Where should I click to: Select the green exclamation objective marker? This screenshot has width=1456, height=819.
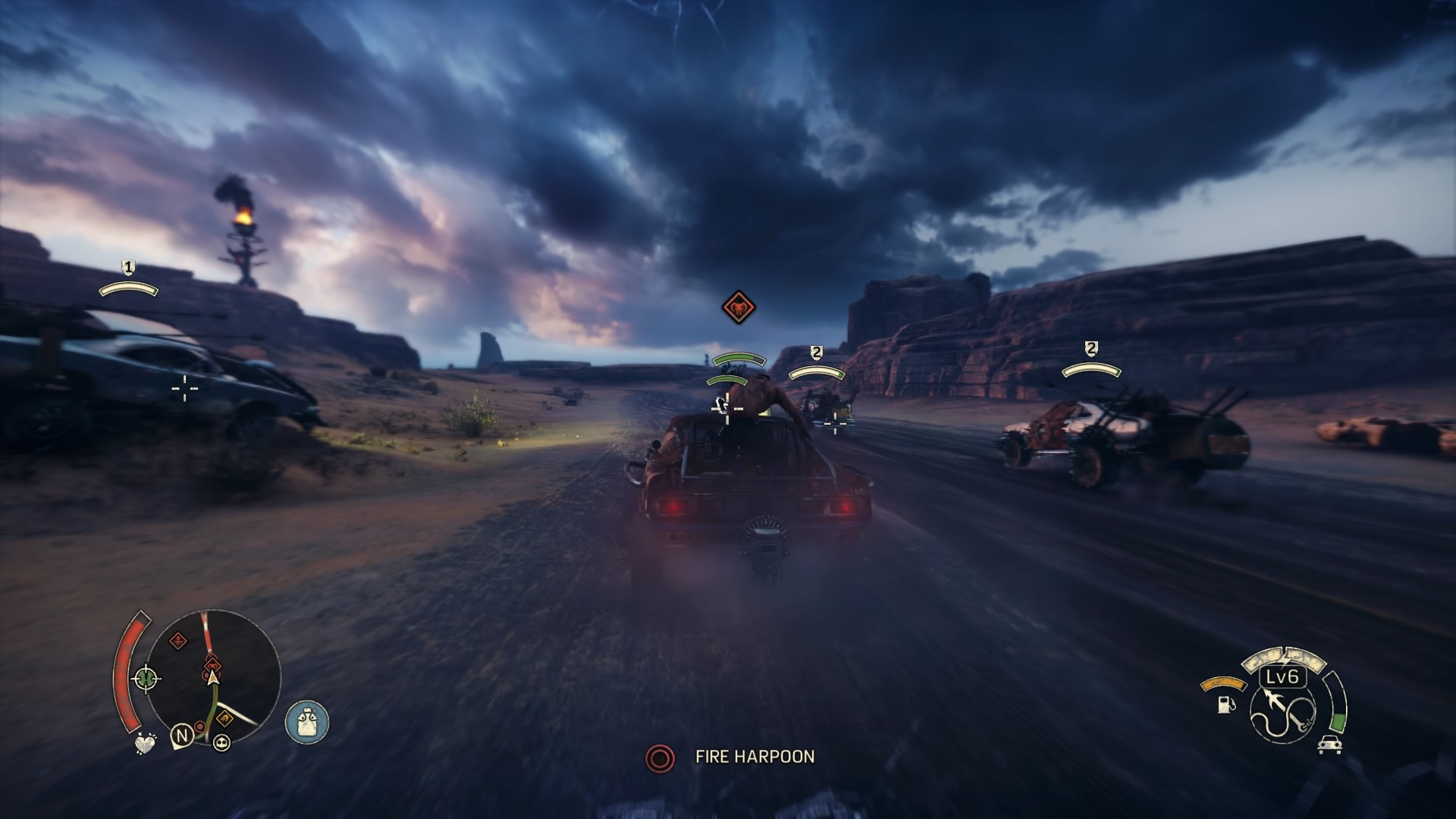146,676
